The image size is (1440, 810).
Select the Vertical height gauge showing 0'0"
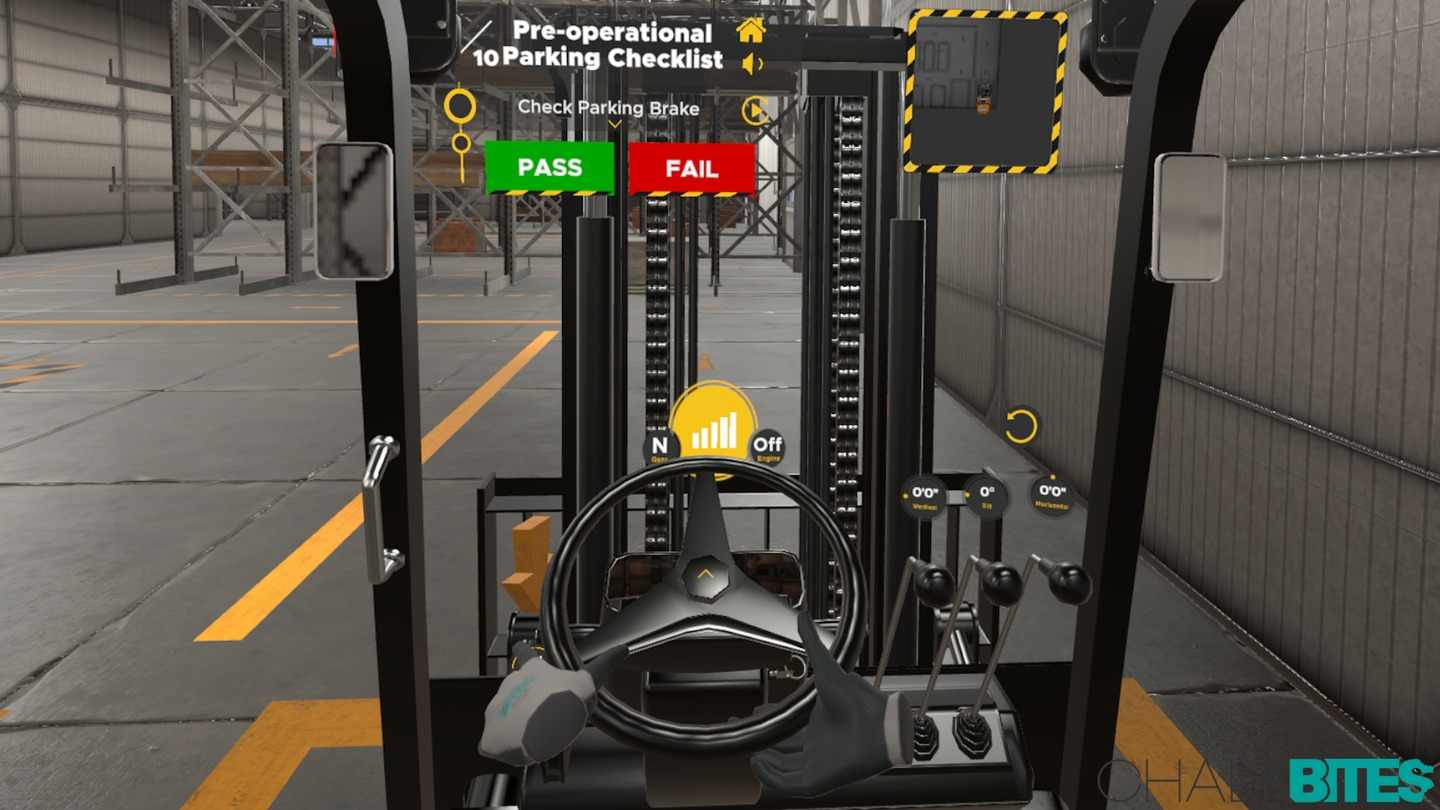pyautogui.click(x=921, y=497)
